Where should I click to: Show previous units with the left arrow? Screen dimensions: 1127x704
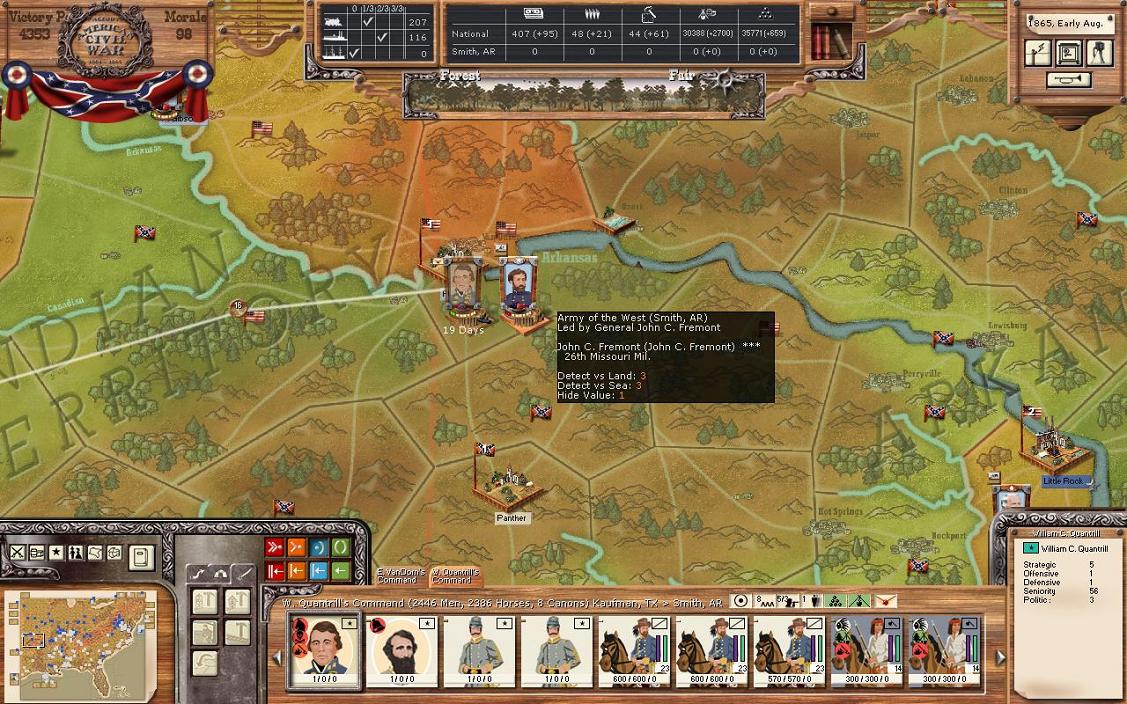coord(277,657)
